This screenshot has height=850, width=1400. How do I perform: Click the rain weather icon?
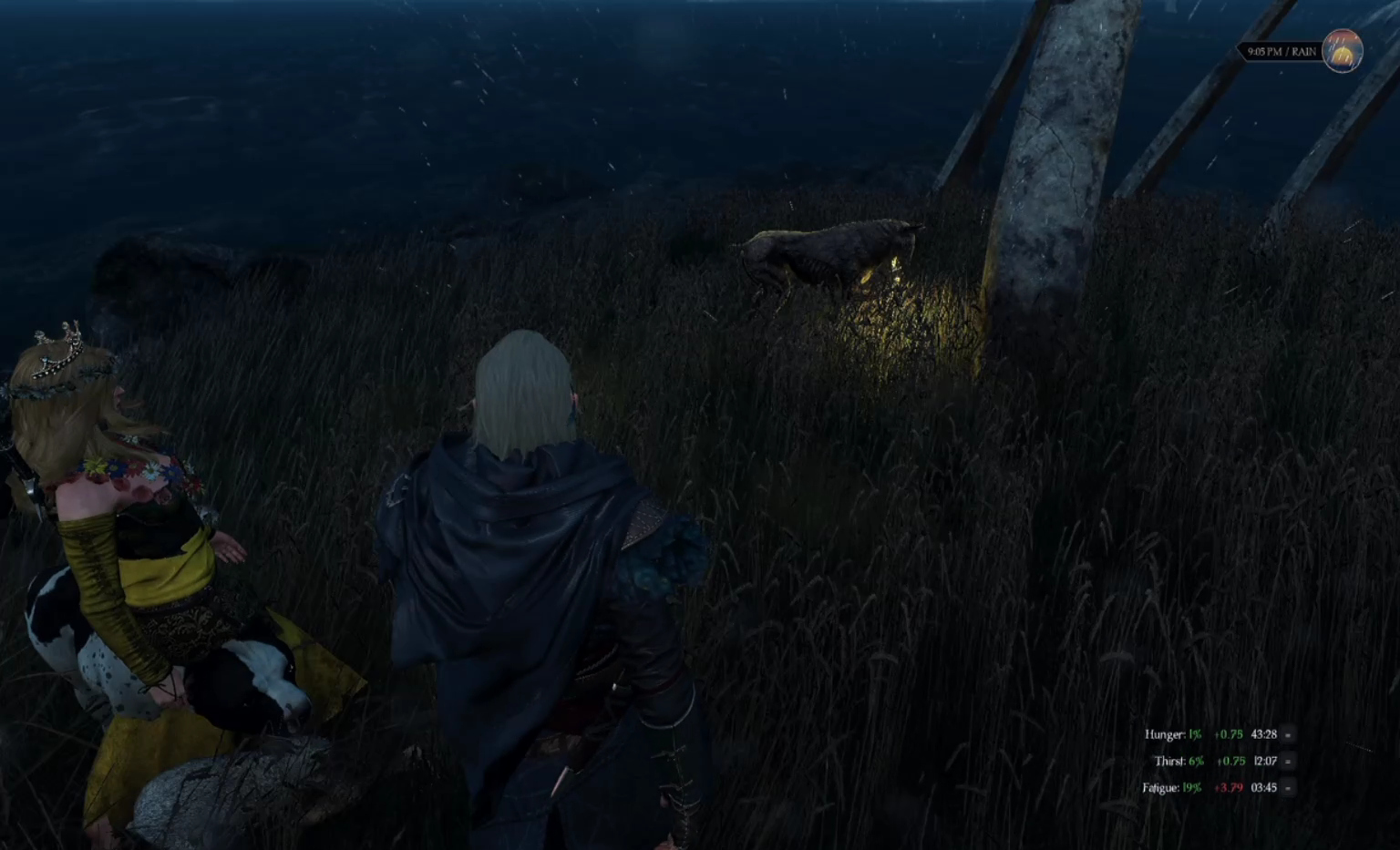1342,51
